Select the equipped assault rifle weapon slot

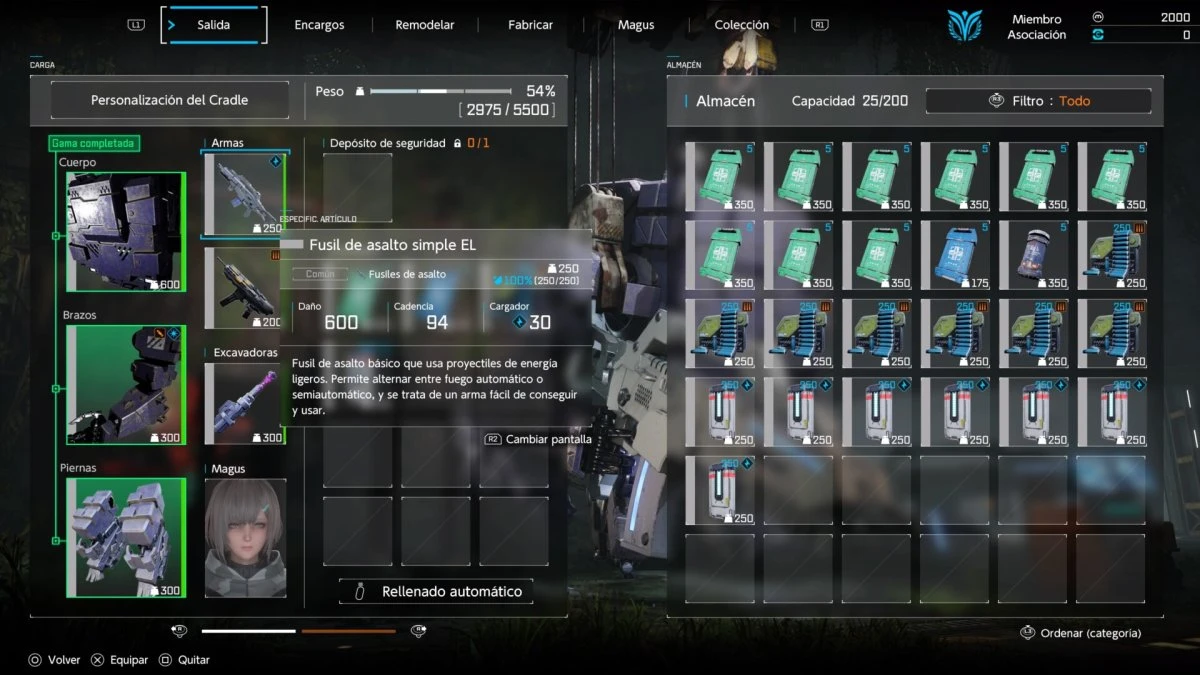(x=245, y=195)
